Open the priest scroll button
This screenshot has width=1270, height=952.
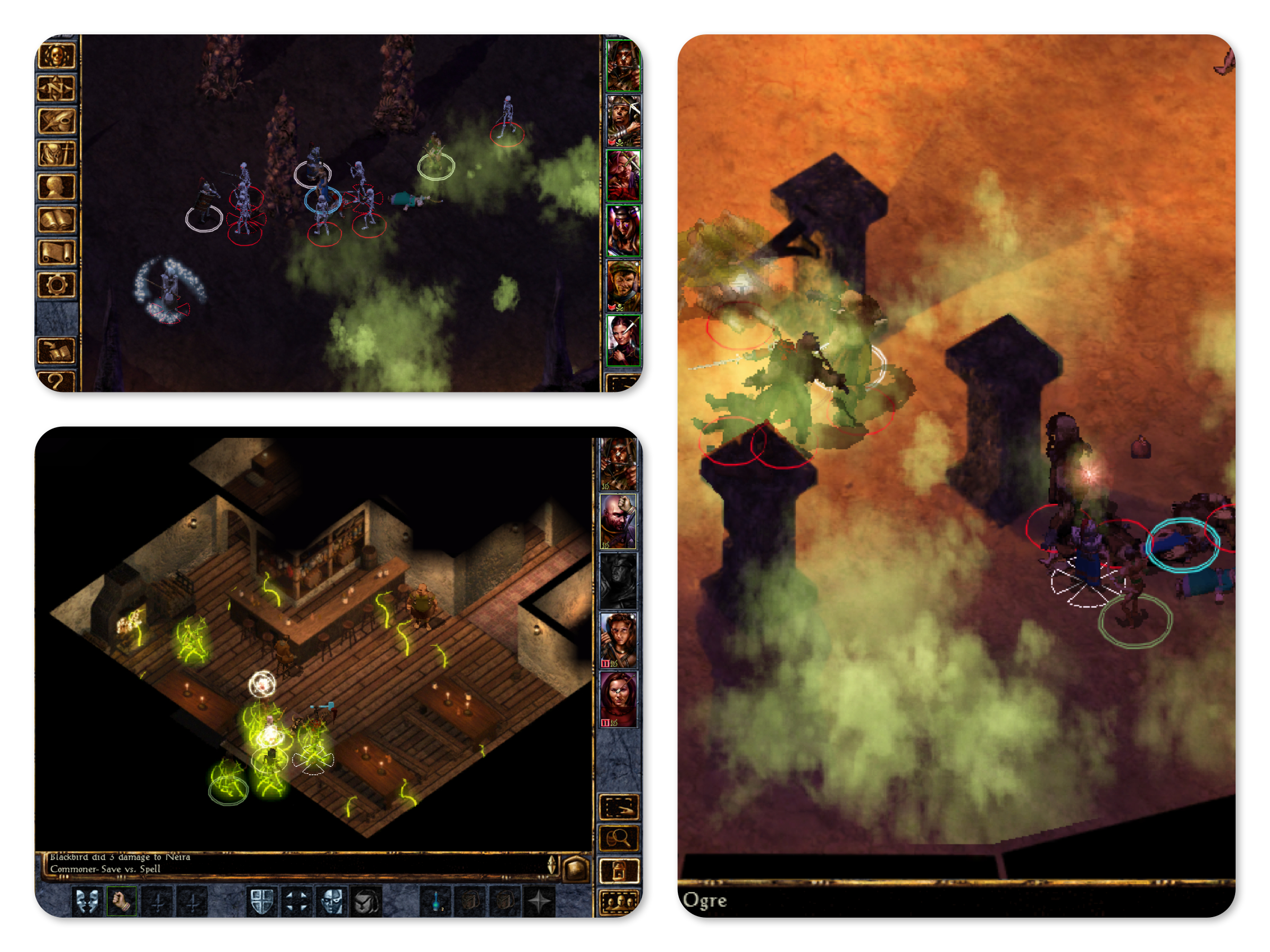point(56,252)
